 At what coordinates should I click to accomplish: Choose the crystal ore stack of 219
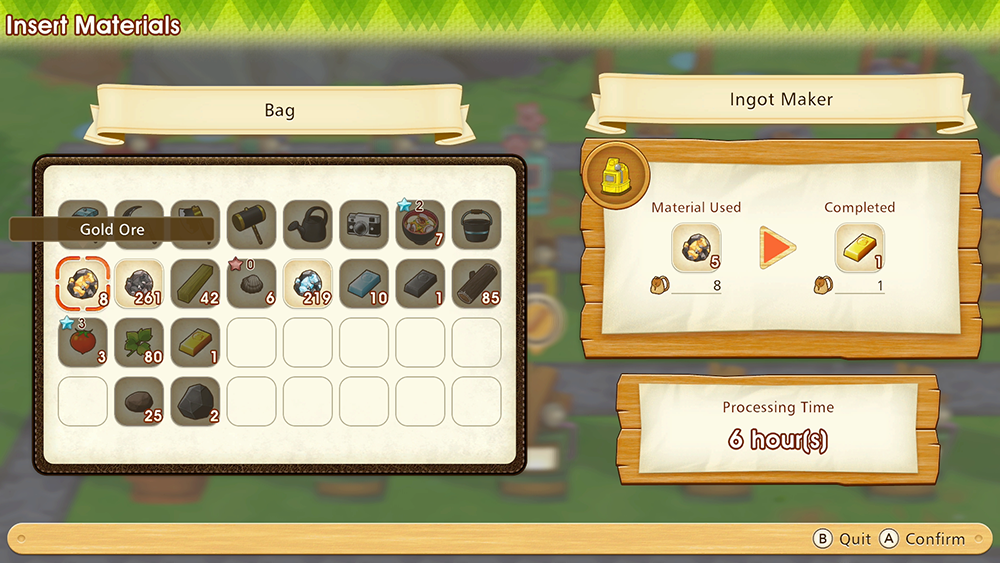(307, 284)
